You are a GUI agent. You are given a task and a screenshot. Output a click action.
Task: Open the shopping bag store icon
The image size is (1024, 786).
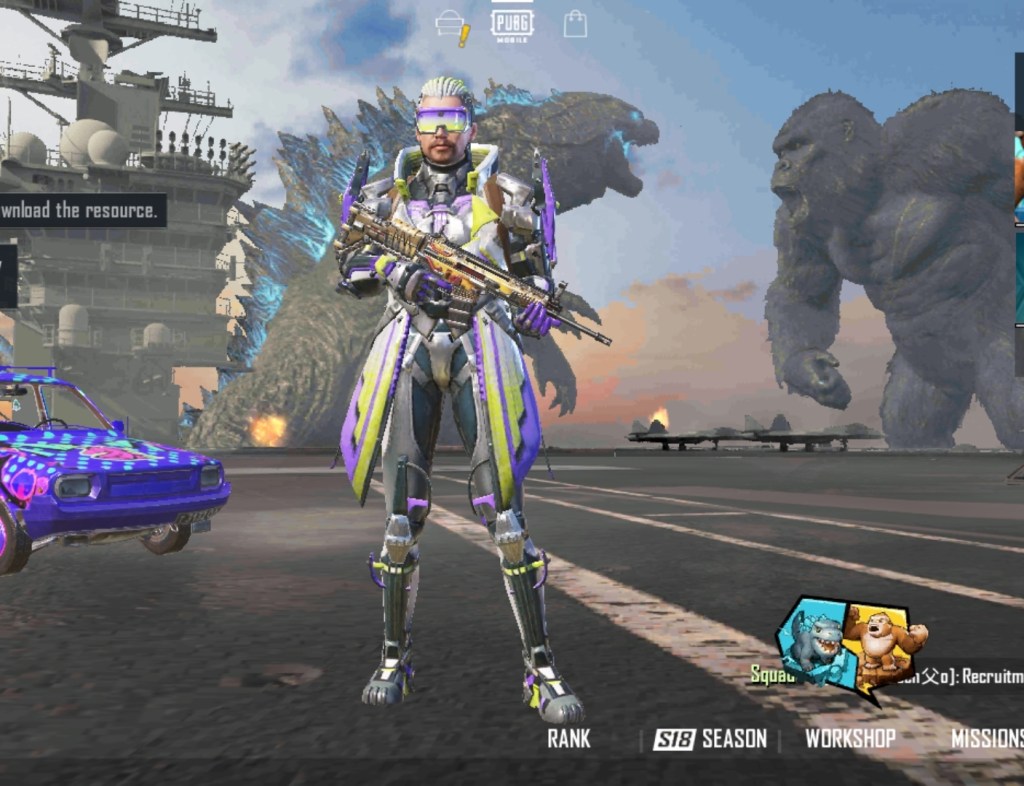click(575, 24)
